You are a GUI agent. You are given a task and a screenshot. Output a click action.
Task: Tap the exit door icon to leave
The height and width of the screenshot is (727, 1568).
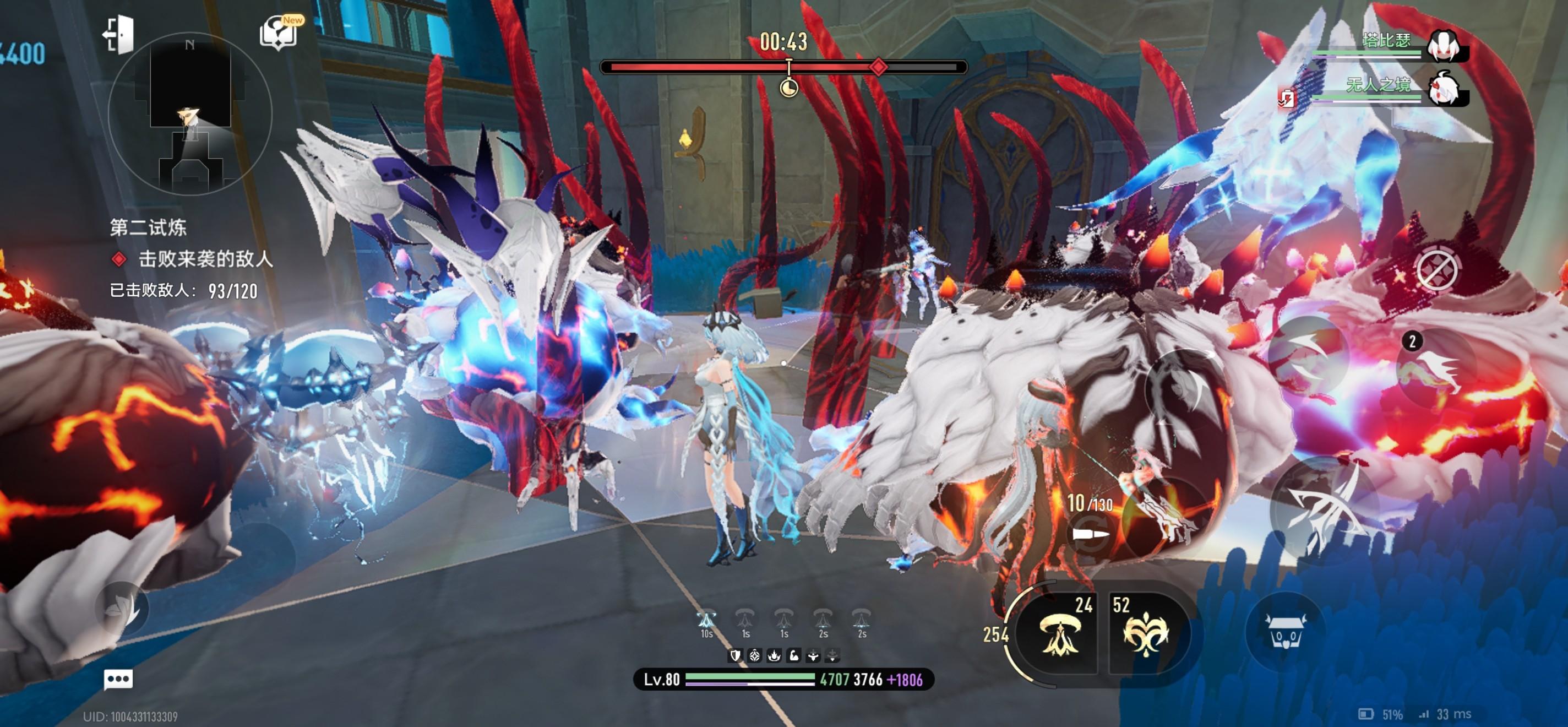click(118, 34)
